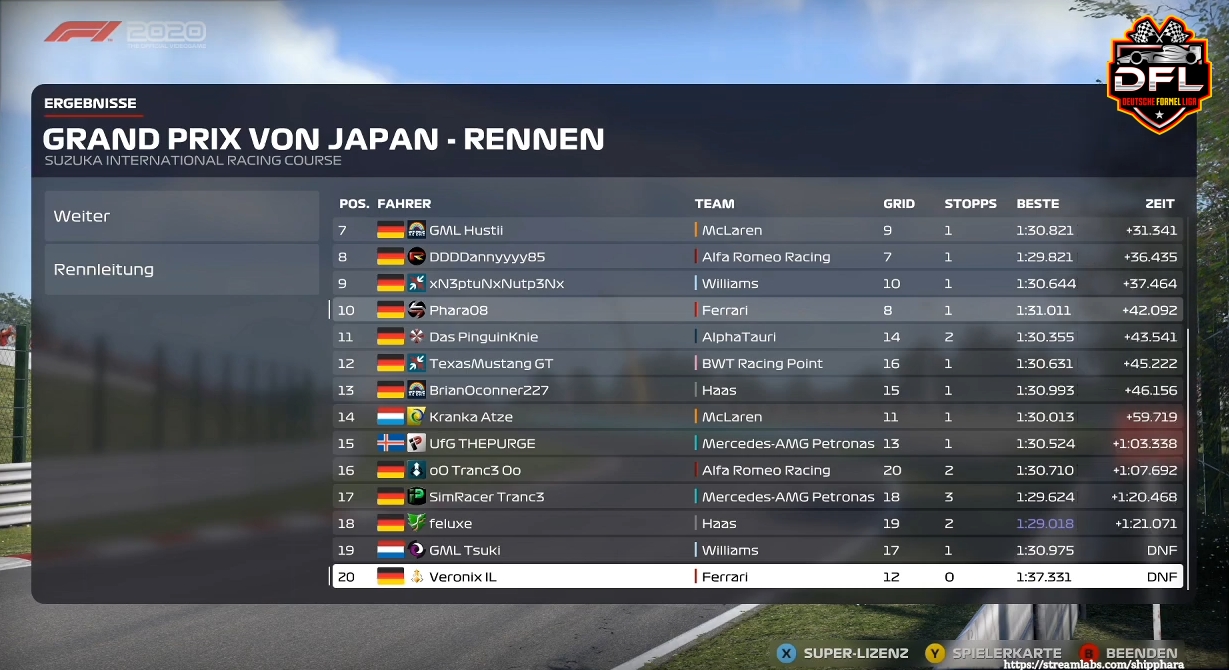Highlight Kranka Atze's result row

[x=757, y=417]
